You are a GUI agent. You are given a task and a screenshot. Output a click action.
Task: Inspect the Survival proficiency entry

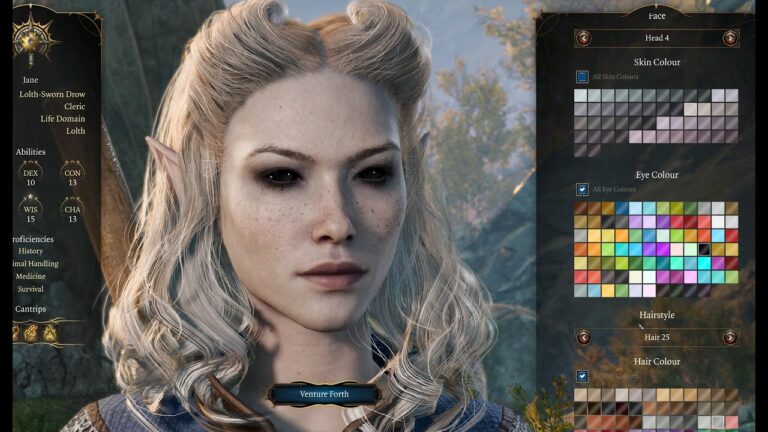click(31, 290)
